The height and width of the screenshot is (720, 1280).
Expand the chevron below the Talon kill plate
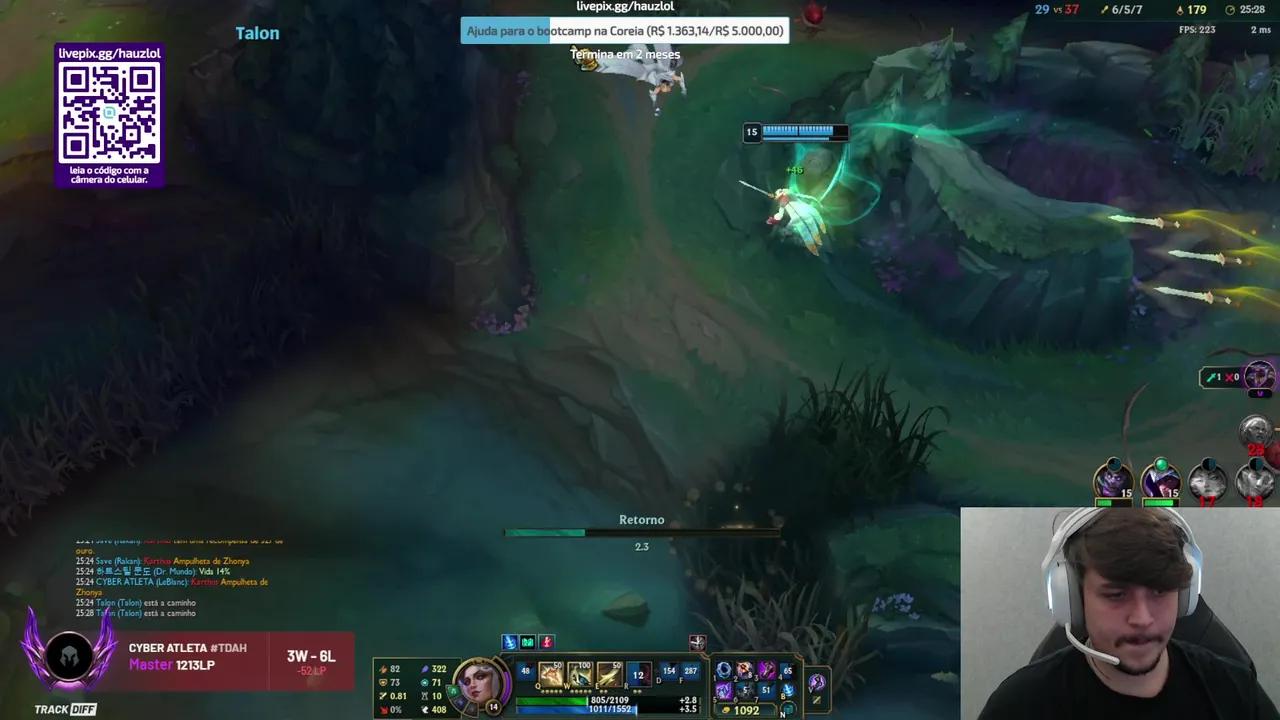coord(257,50)
